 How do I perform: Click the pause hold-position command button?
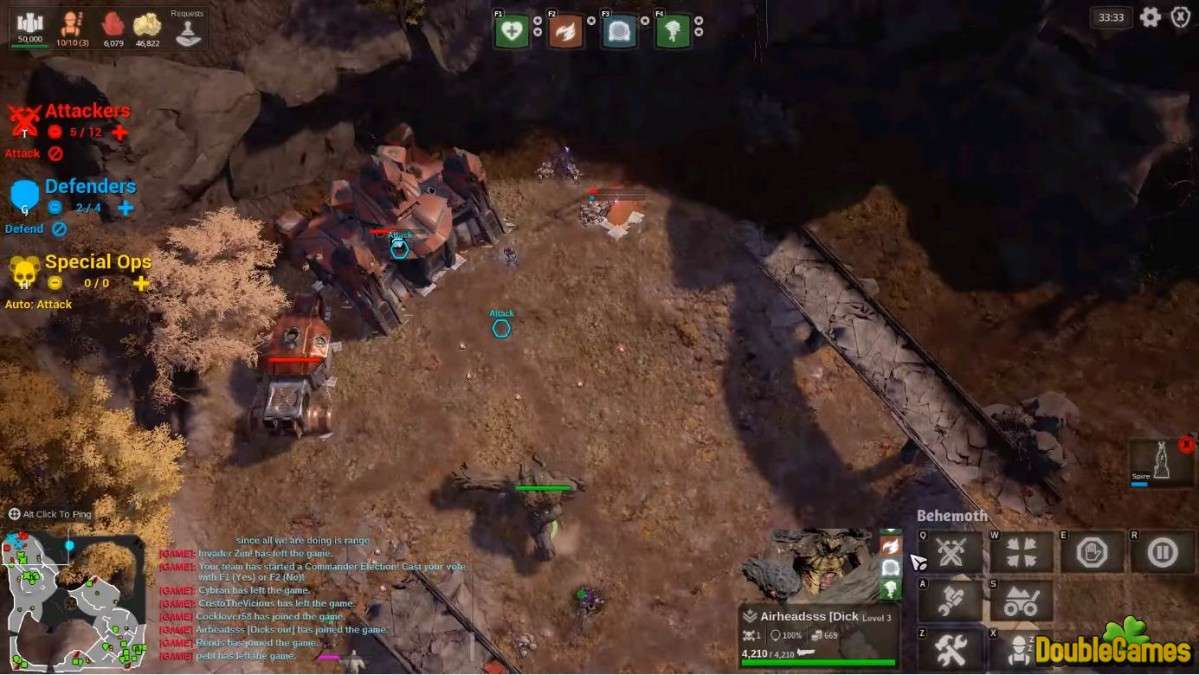(x=1162, y=552)
